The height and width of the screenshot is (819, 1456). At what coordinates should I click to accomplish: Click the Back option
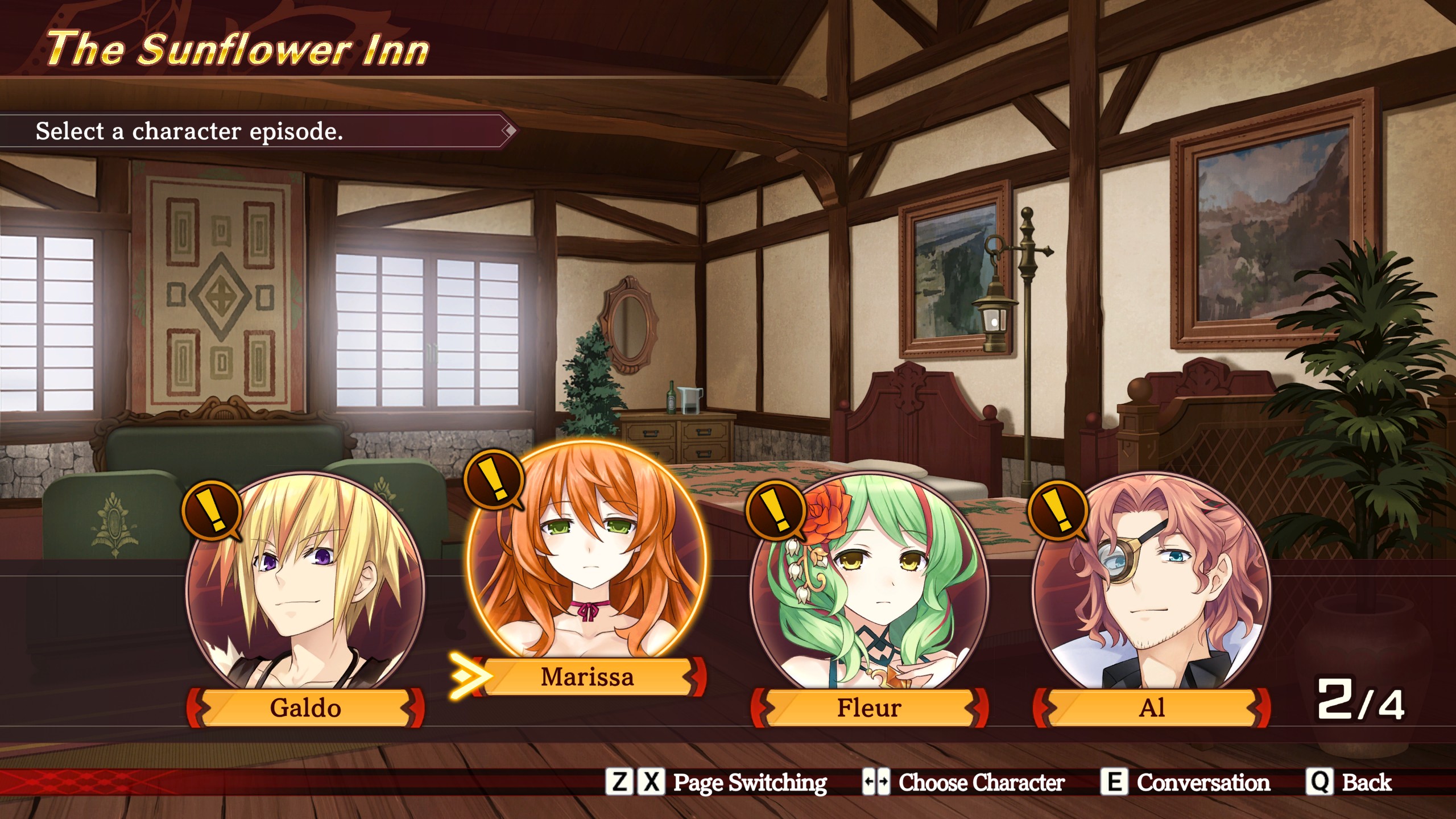[x=1350, y=783]
